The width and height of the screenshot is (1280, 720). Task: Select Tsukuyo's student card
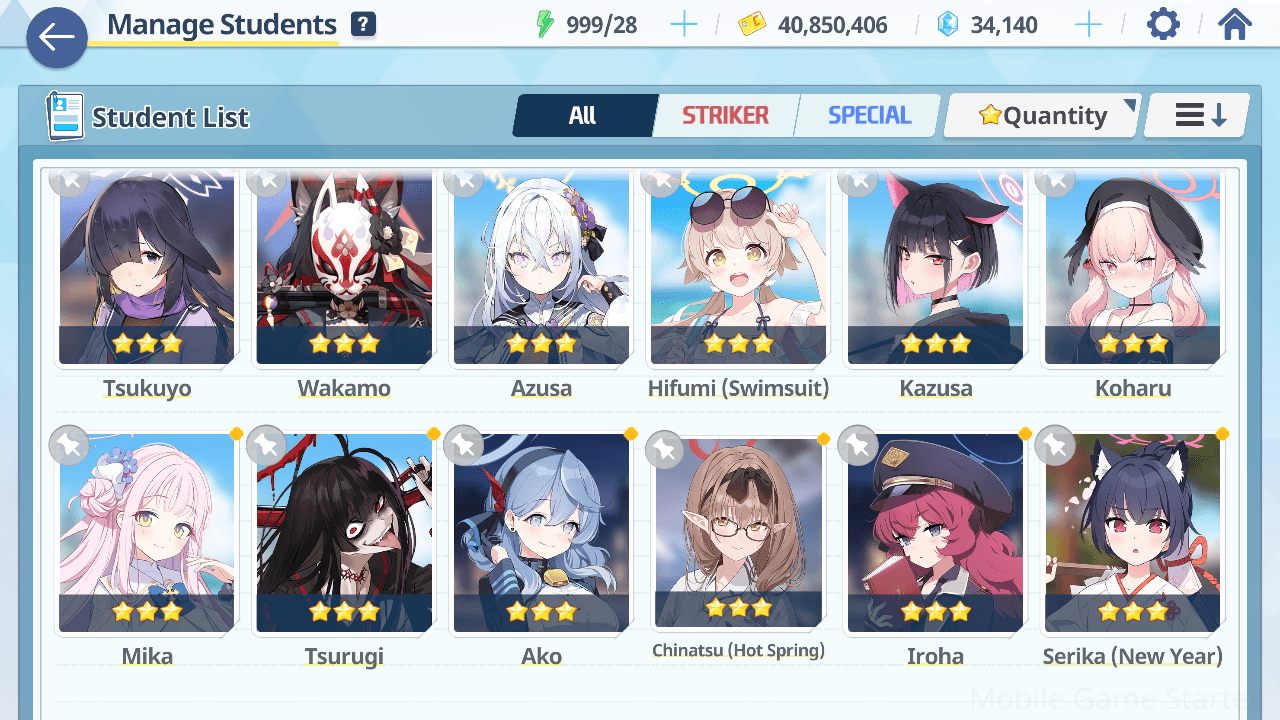147,270
